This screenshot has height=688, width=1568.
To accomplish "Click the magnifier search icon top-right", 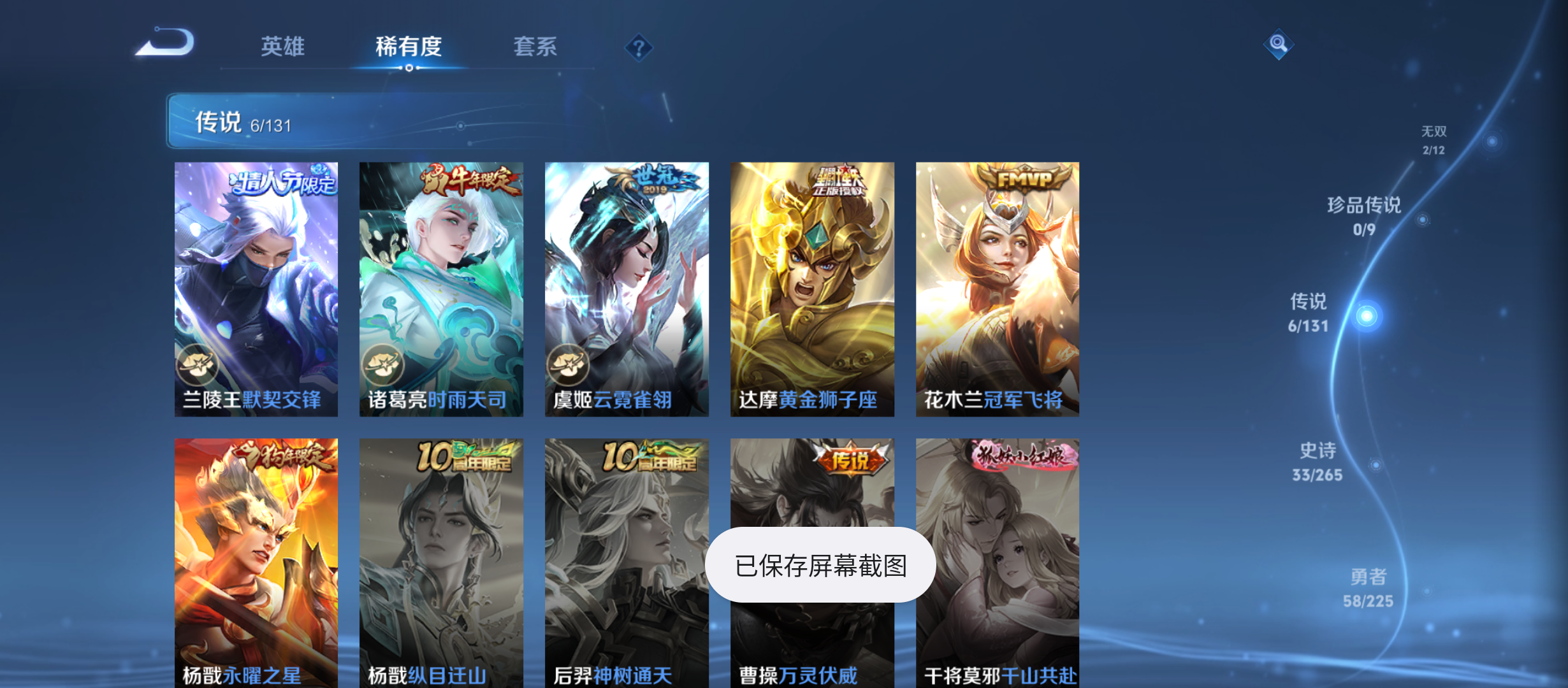I will coord(1277,45).
